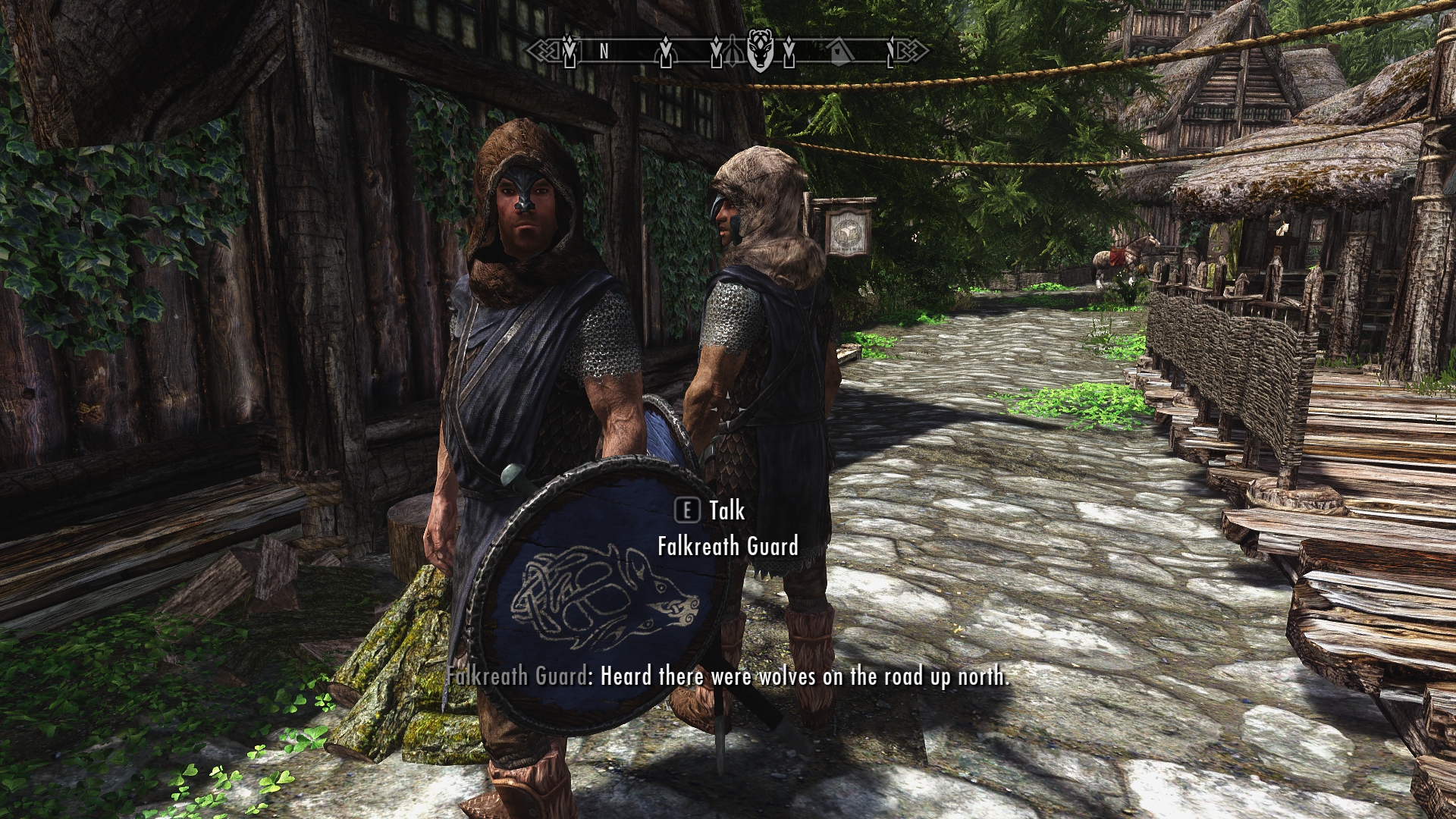Click the north N indicator on the compass
Screen dimensions: 1456x819
pyautogui.click(x=604, y=52)
